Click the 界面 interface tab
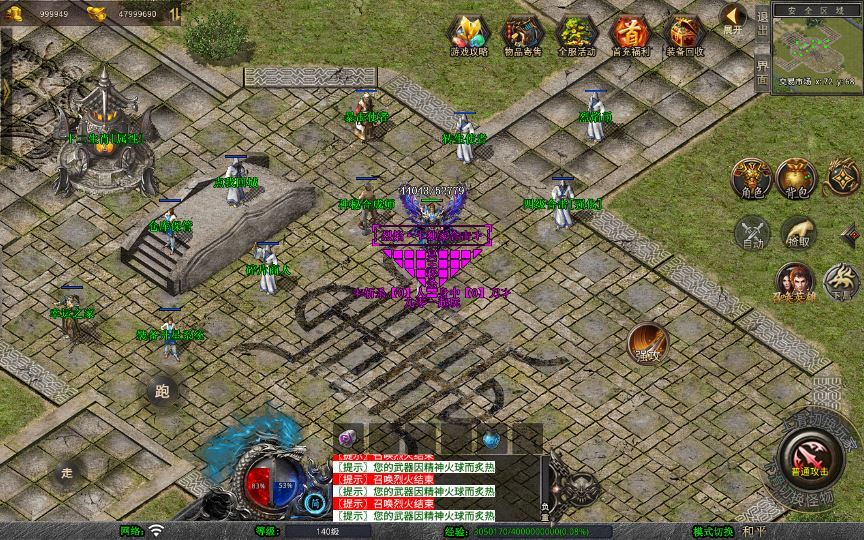The image size is (864, 540). pyautogui.click(x=762, y=71)
